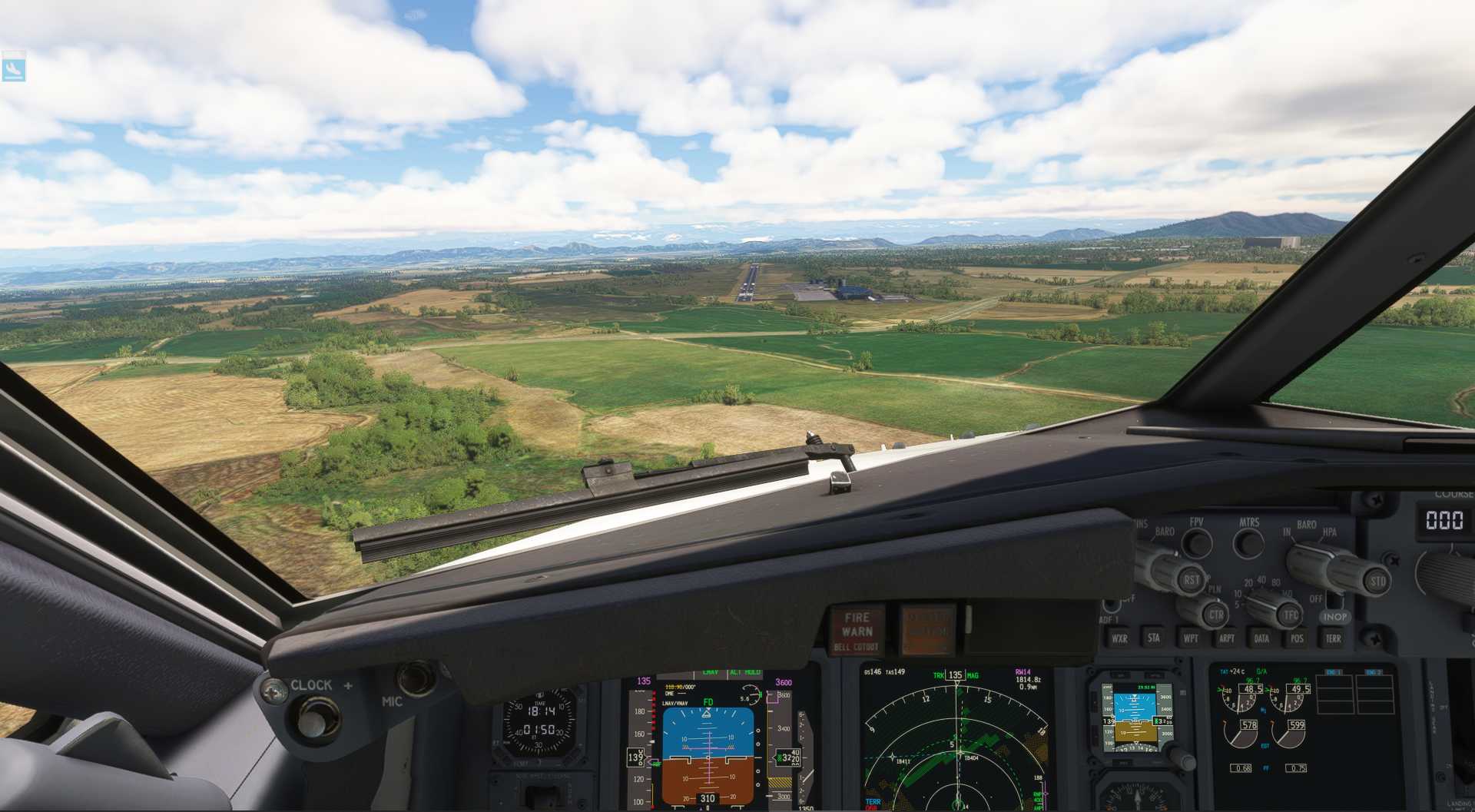This screenshot has width=1475, height=812.
Task: Push the TFC traffic button
Action: click(1290, 615)
